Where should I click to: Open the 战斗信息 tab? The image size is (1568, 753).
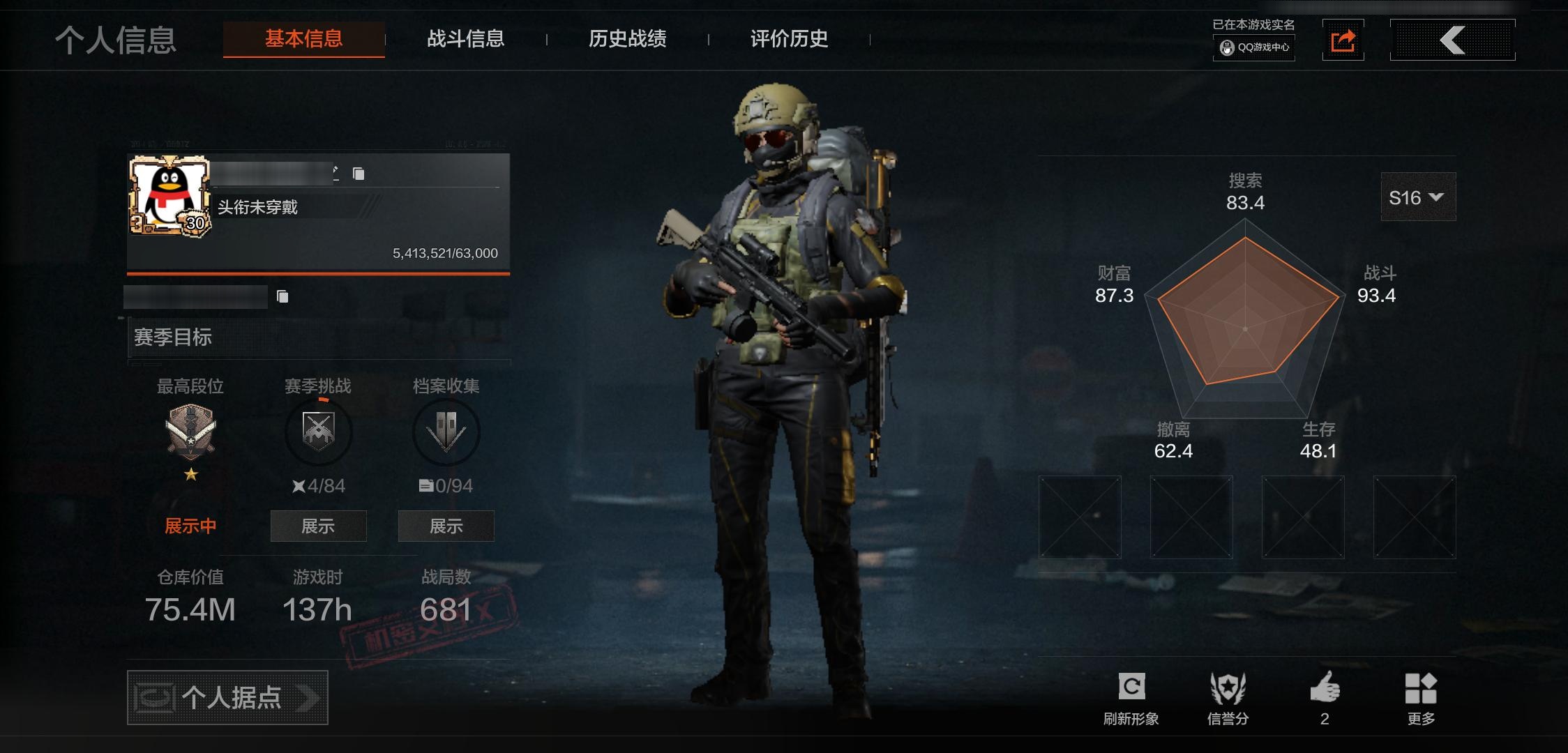coord(465,39)
